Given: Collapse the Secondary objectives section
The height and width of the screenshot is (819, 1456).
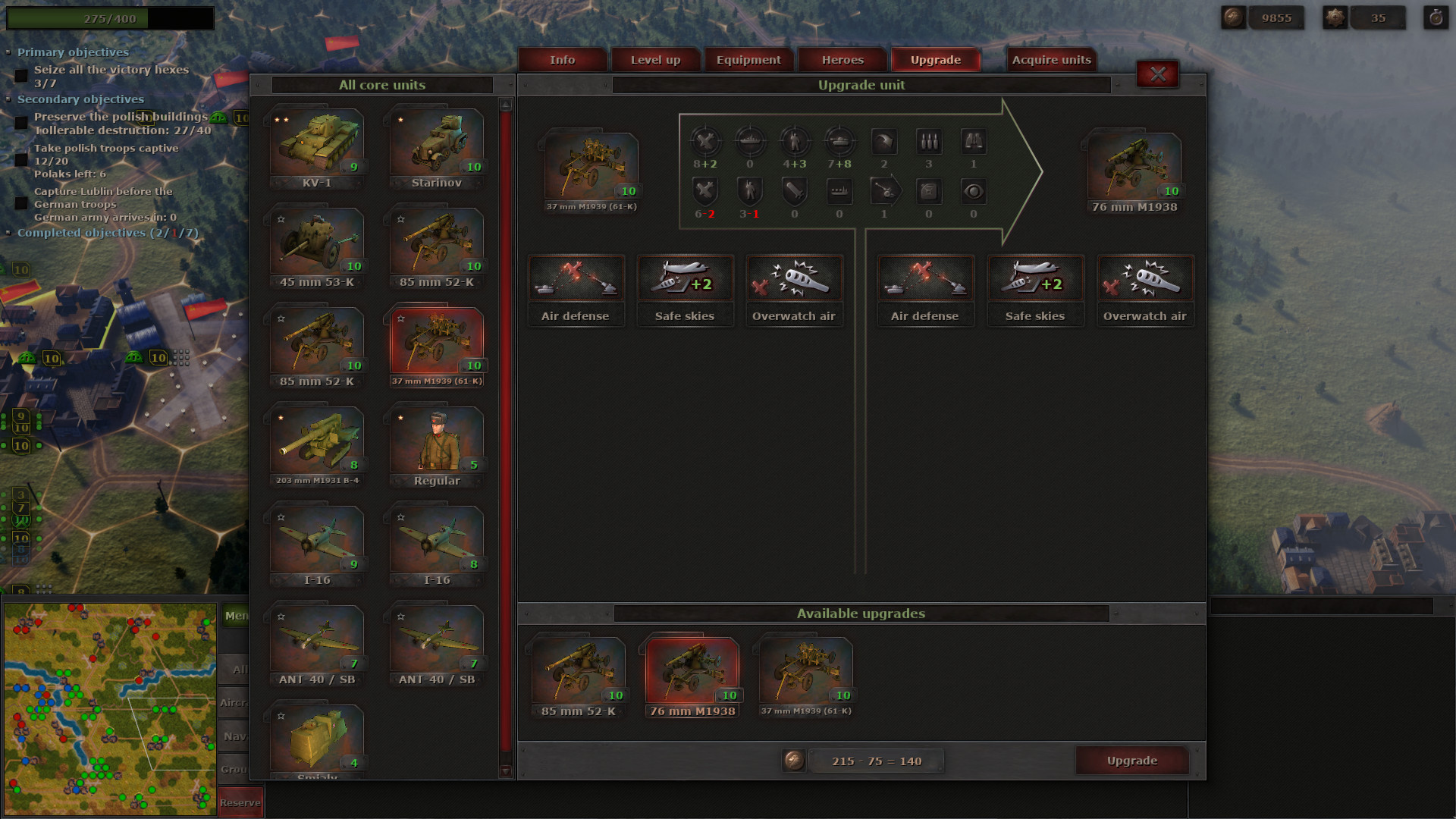Looking at the screenshot, I should click(9, 99).
